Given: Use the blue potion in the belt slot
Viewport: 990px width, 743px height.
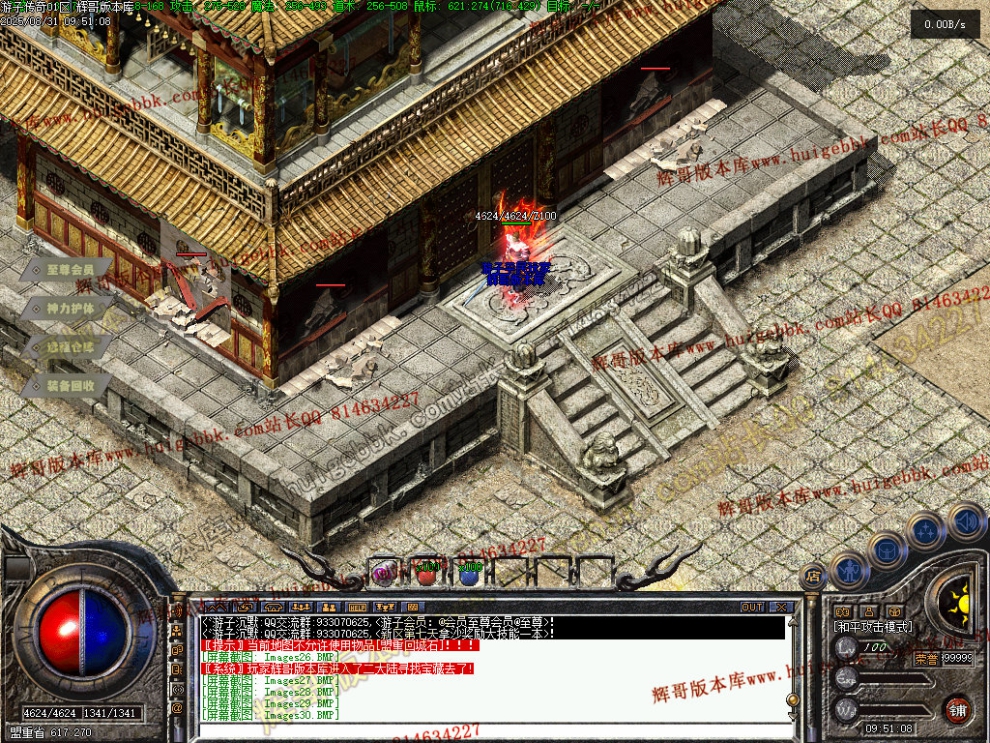Looking at the screenshot, I should 469,574.
